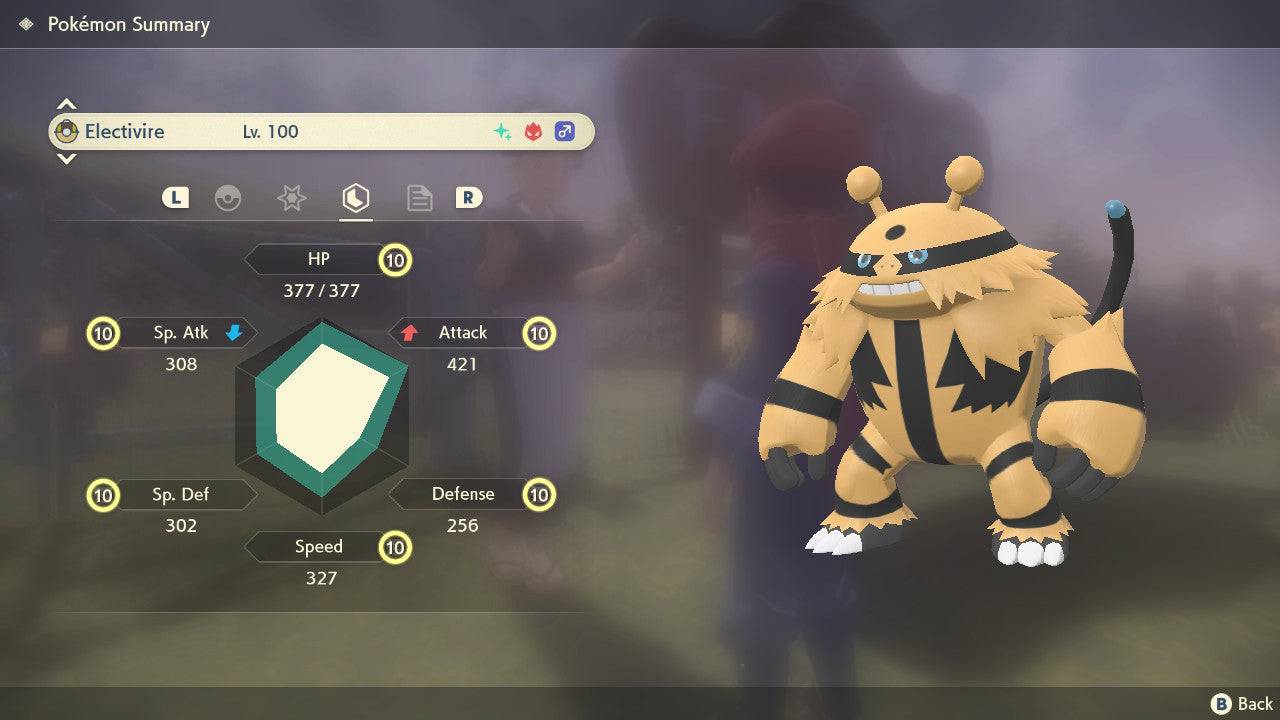The width and height of the screenshot is (1280, 720).
Task: Click the male gender symbol
Action: (x=565, y=131)
